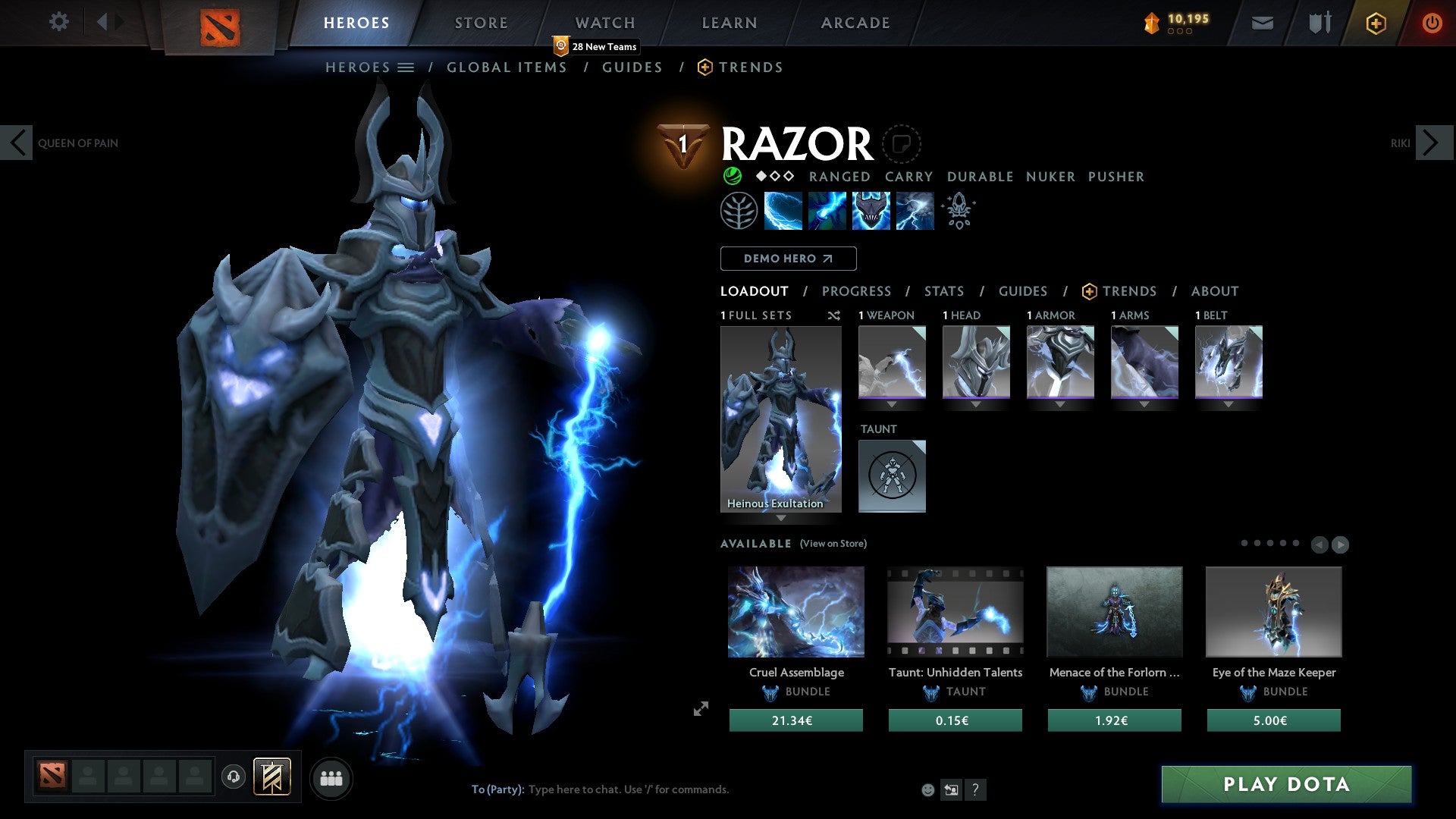Open the settings gear
Screen dimensions: 1456x819
pyautogui.click(x=59, y=22)
